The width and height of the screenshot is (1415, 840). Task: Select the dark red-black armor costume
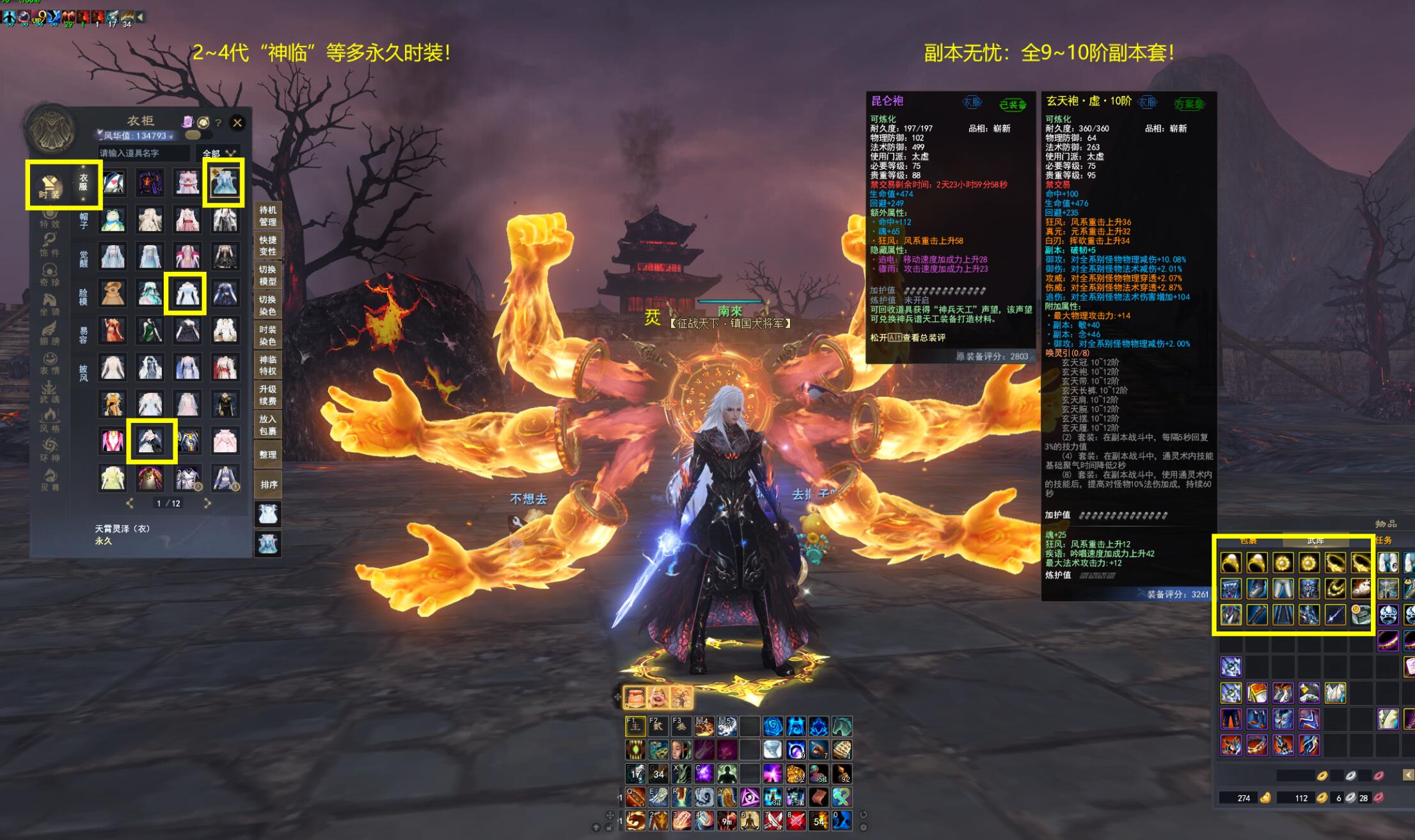[x=150, y=183]
